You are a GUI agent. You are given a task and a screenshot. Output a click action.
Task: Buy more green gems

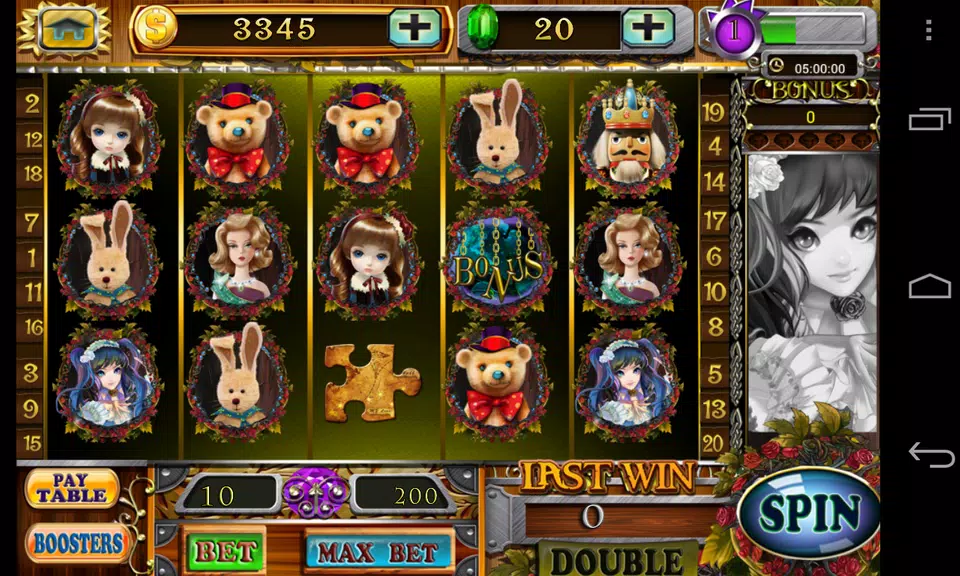(648, 28)
